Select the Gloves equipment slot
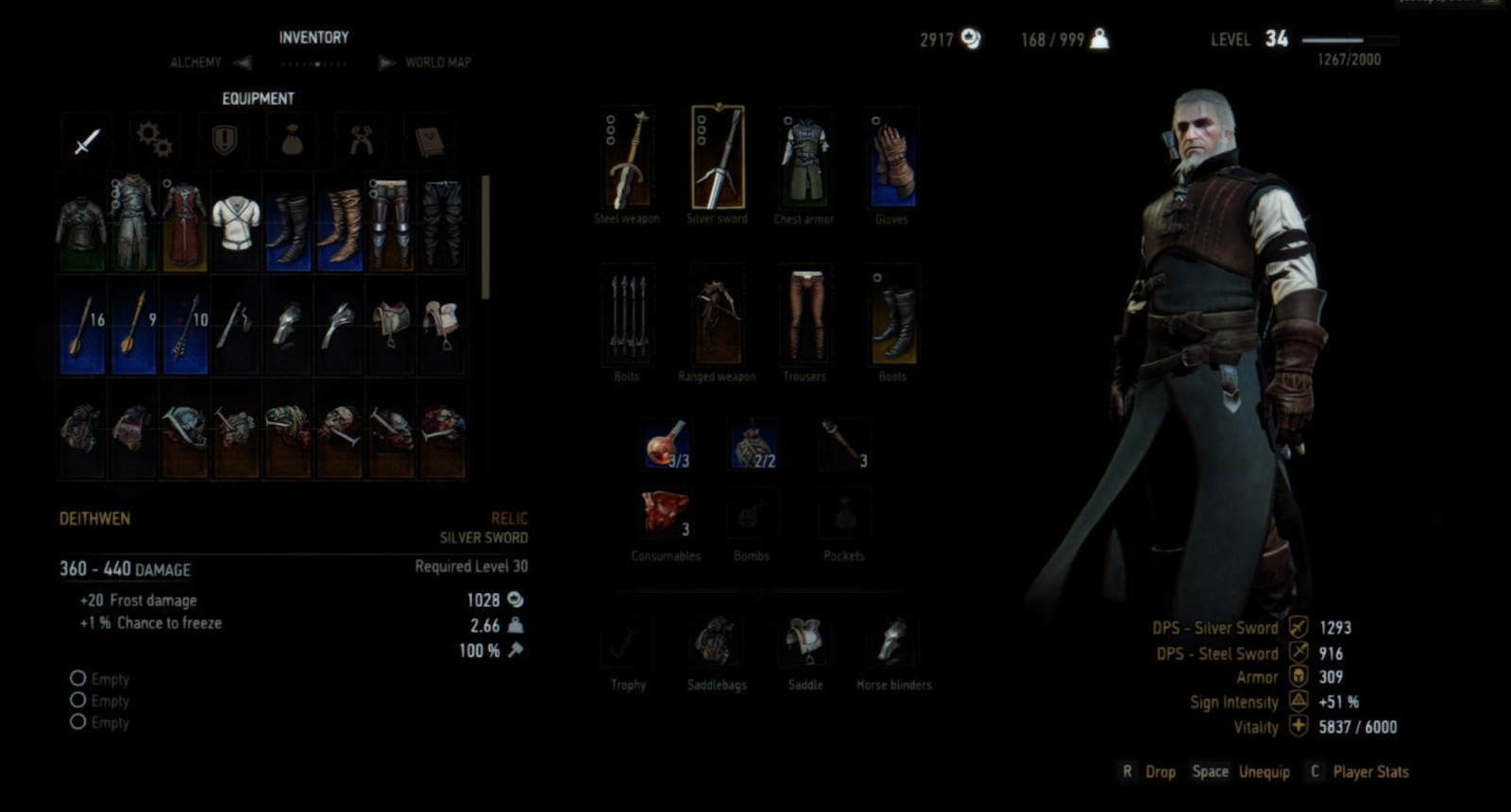The image size is (1511, 812). (891, 161)
